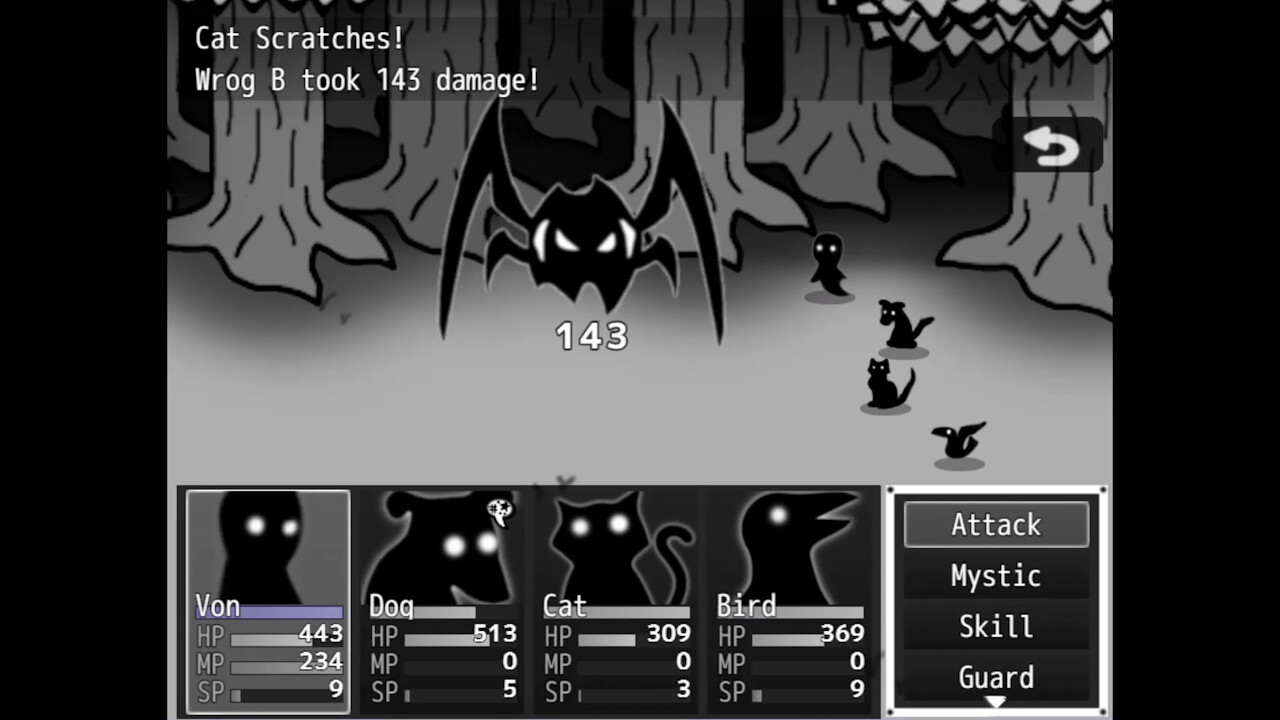The image size is (1280, 720).
Task: Click Bird's SP value of 9
Action: (x=855, y=690)
